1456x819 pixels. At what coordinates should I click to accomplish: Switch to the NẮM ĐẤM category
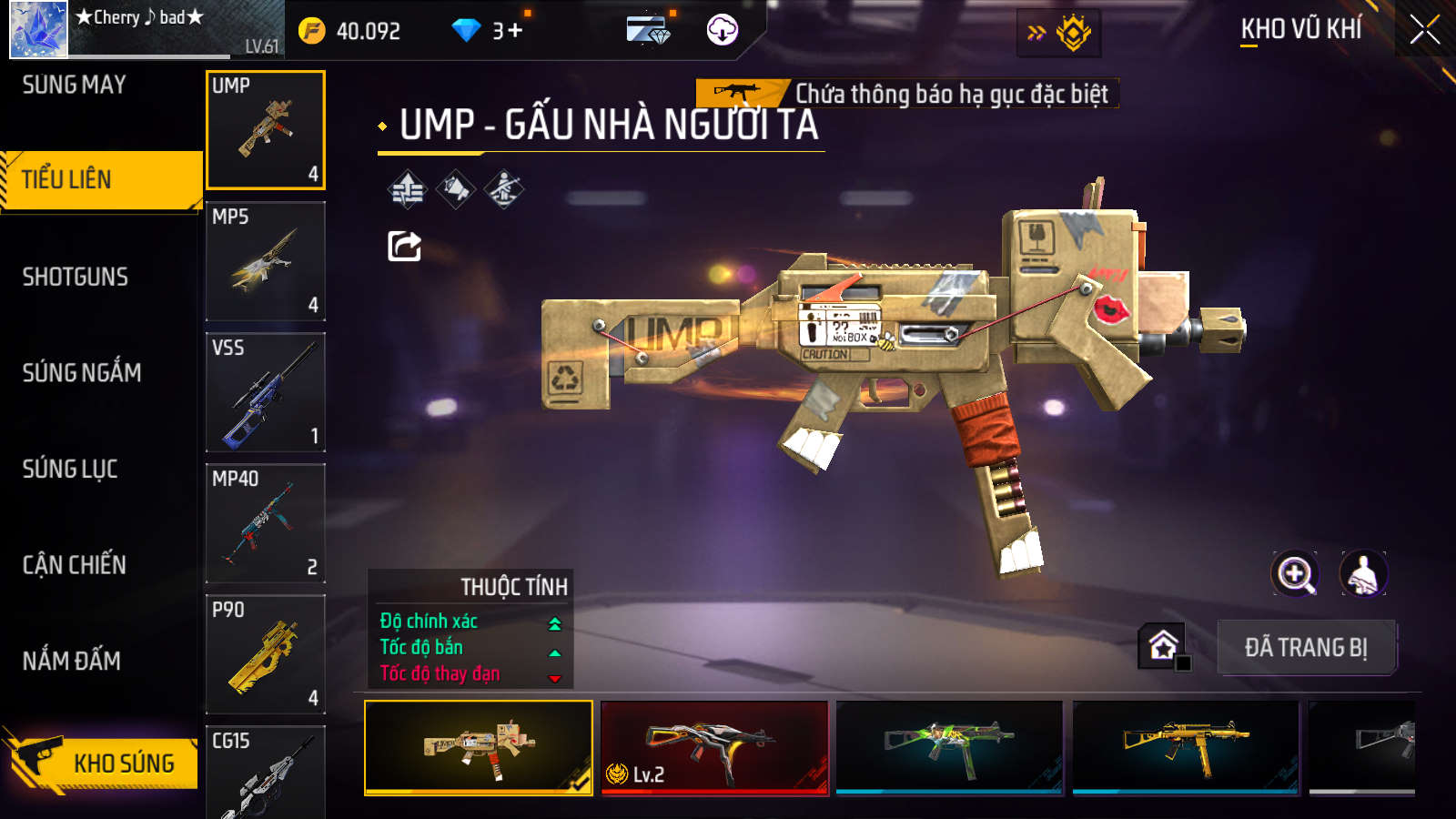pos(72,661)
